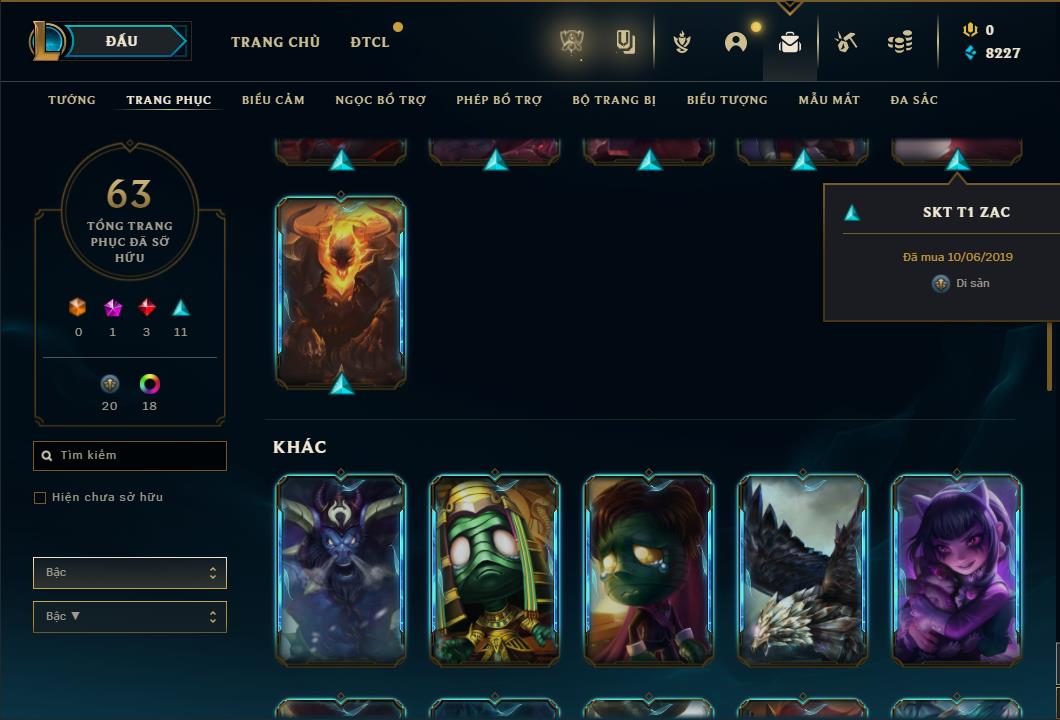Pick the purple-haired Annie skin card
Viewport: 1060px width, 720px height.
click(x=957, y=570)
